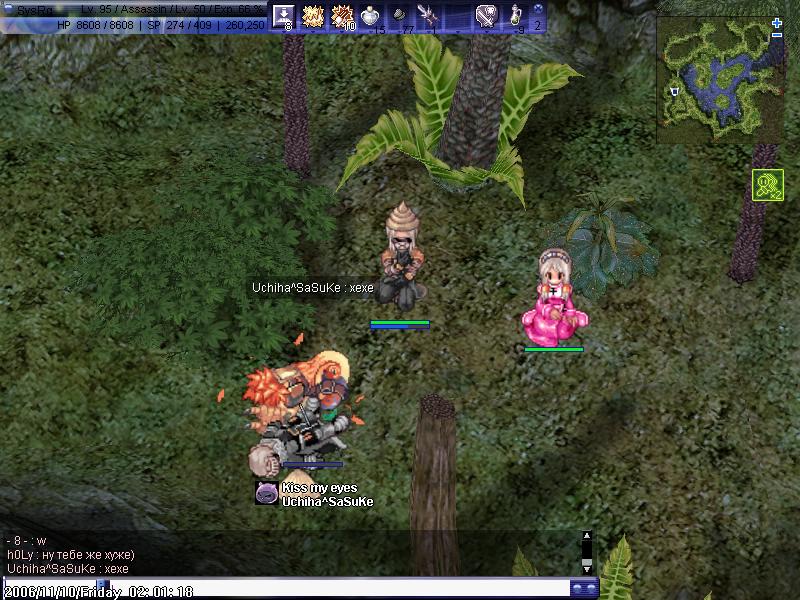Activate the yellow burst skill in hotbar
800x600 pixels.
point(313,16)
